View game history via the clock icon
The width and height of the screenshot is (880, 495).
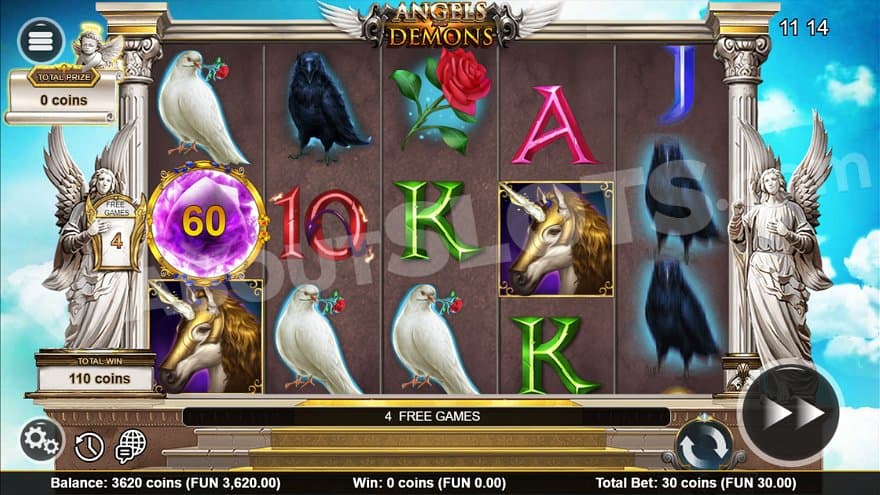pos(89,446)
